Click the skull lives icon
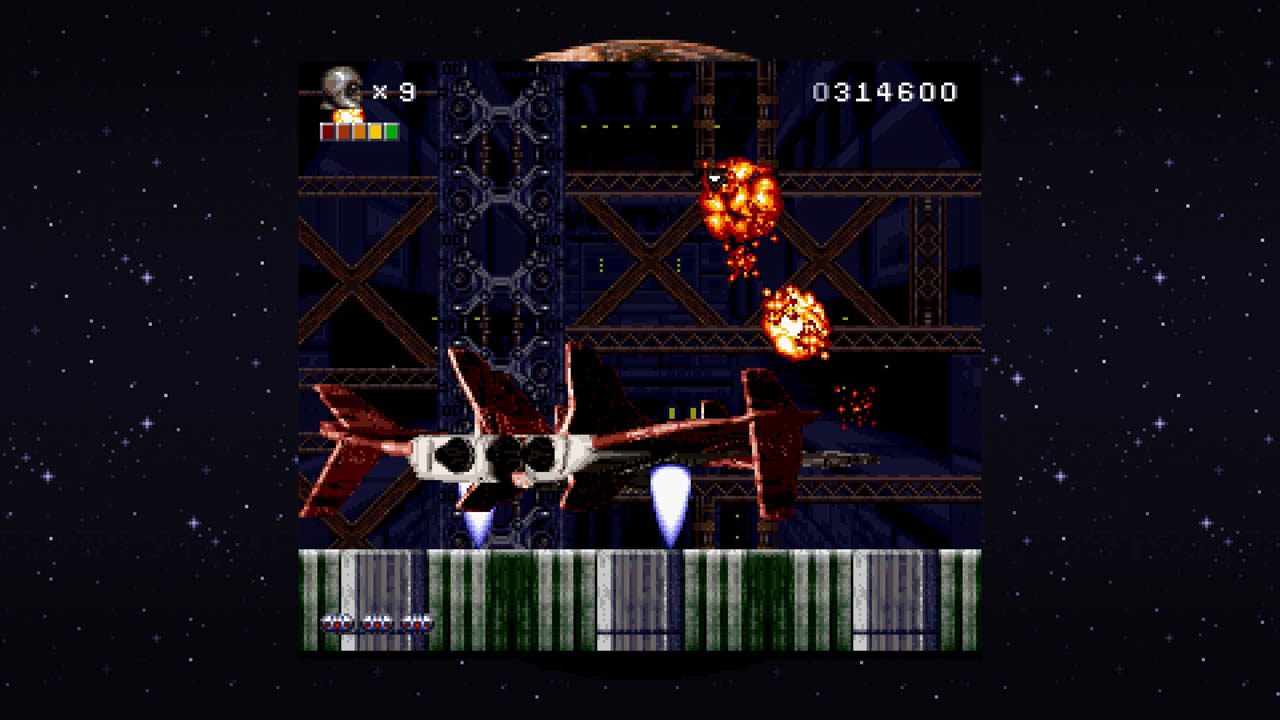The width and height of the screenshot is (1280, 720). coord(340,88)
